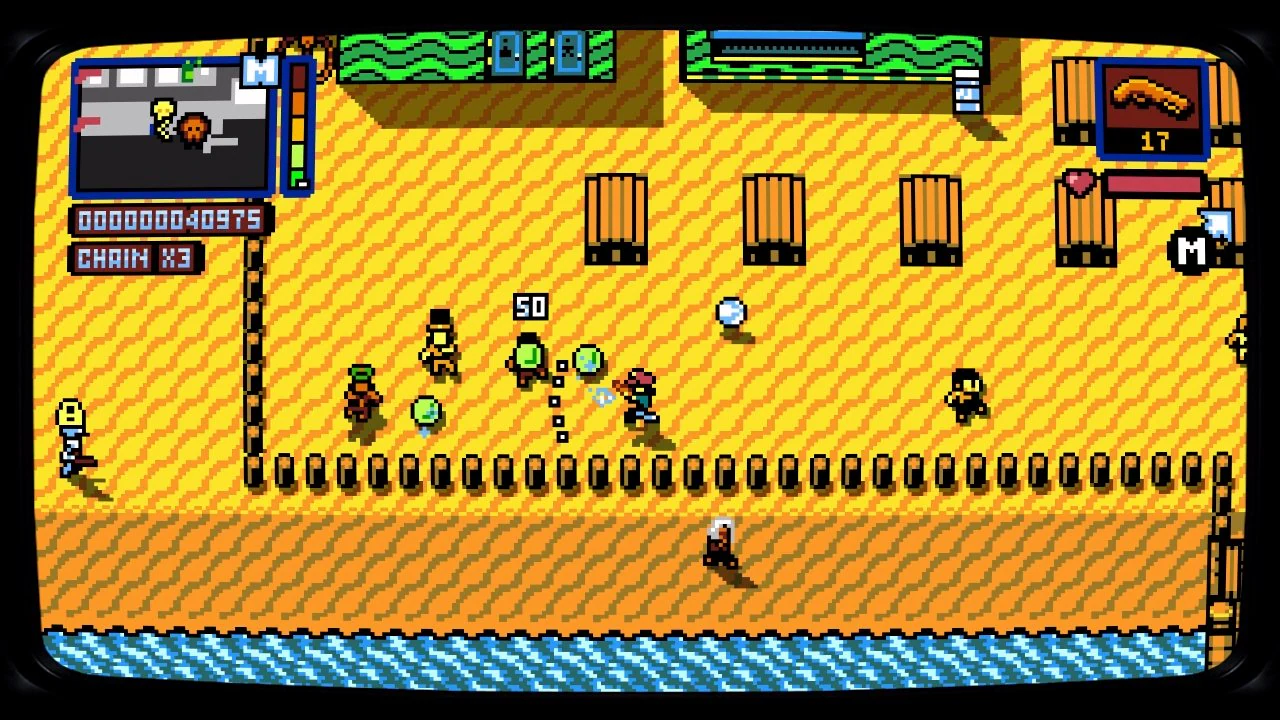Screen dimensions: 1280x720
Task: Click the green pickup orb near the fence
Action: 425,410
